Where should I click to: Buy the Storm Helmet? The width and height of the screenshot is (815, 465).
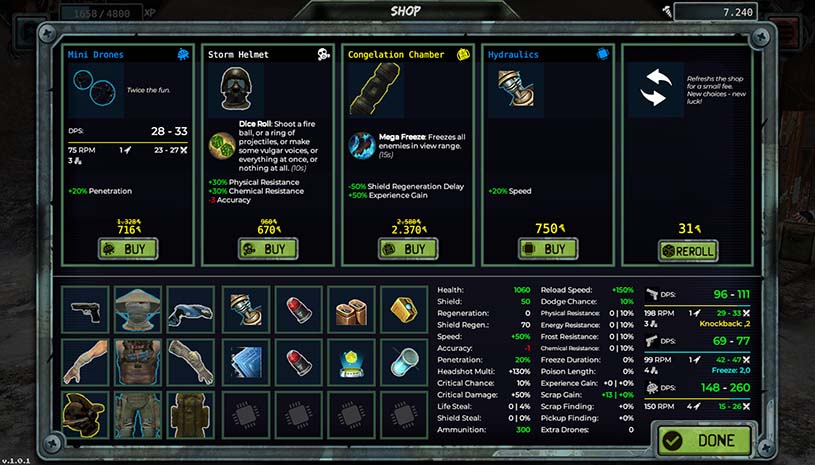coord(267,249)
